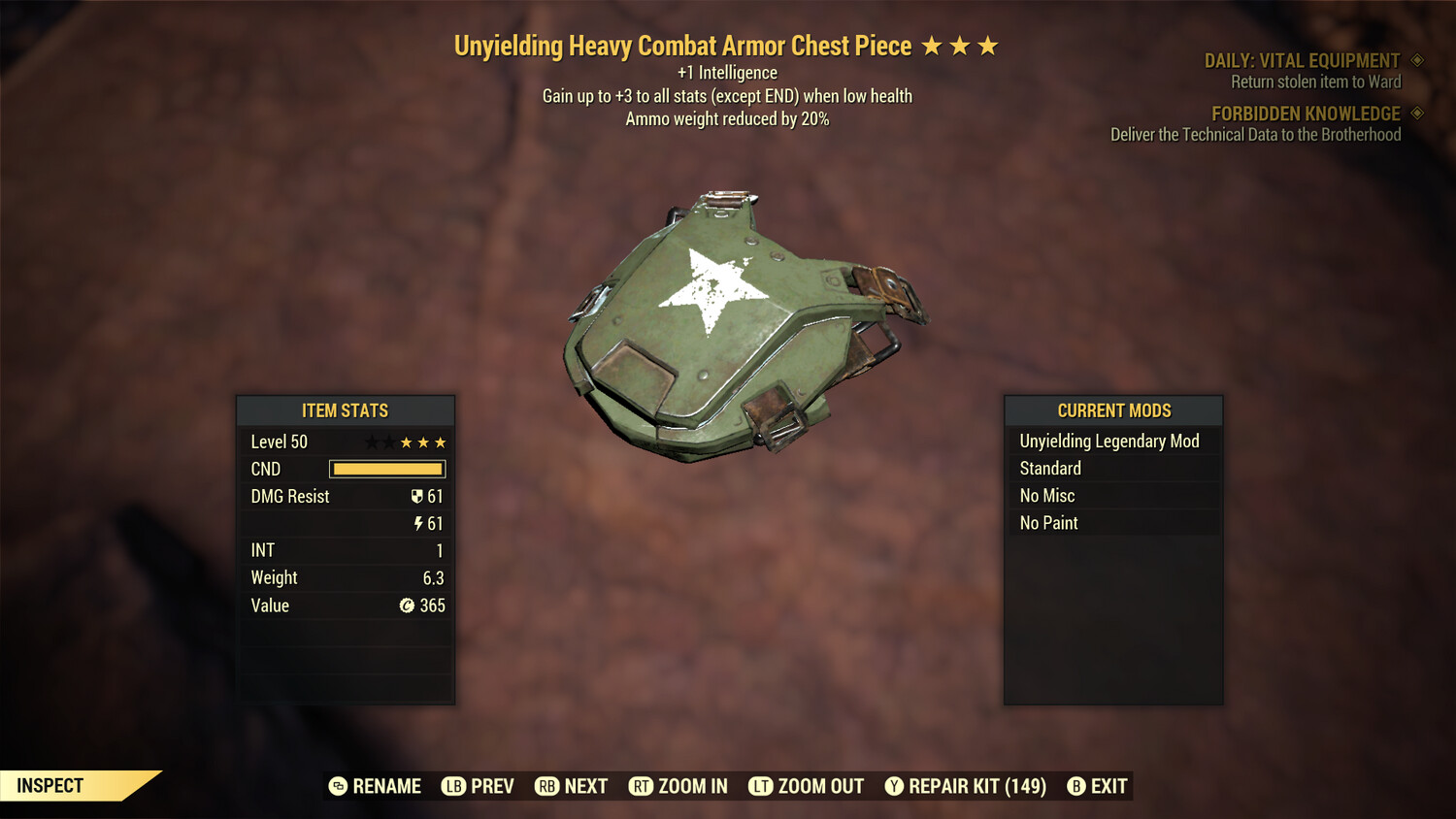Open the Forbidden Knowledge quest tracker
The width and height of the screenshot is (1456, 819).
click(x=1306, y=115)
